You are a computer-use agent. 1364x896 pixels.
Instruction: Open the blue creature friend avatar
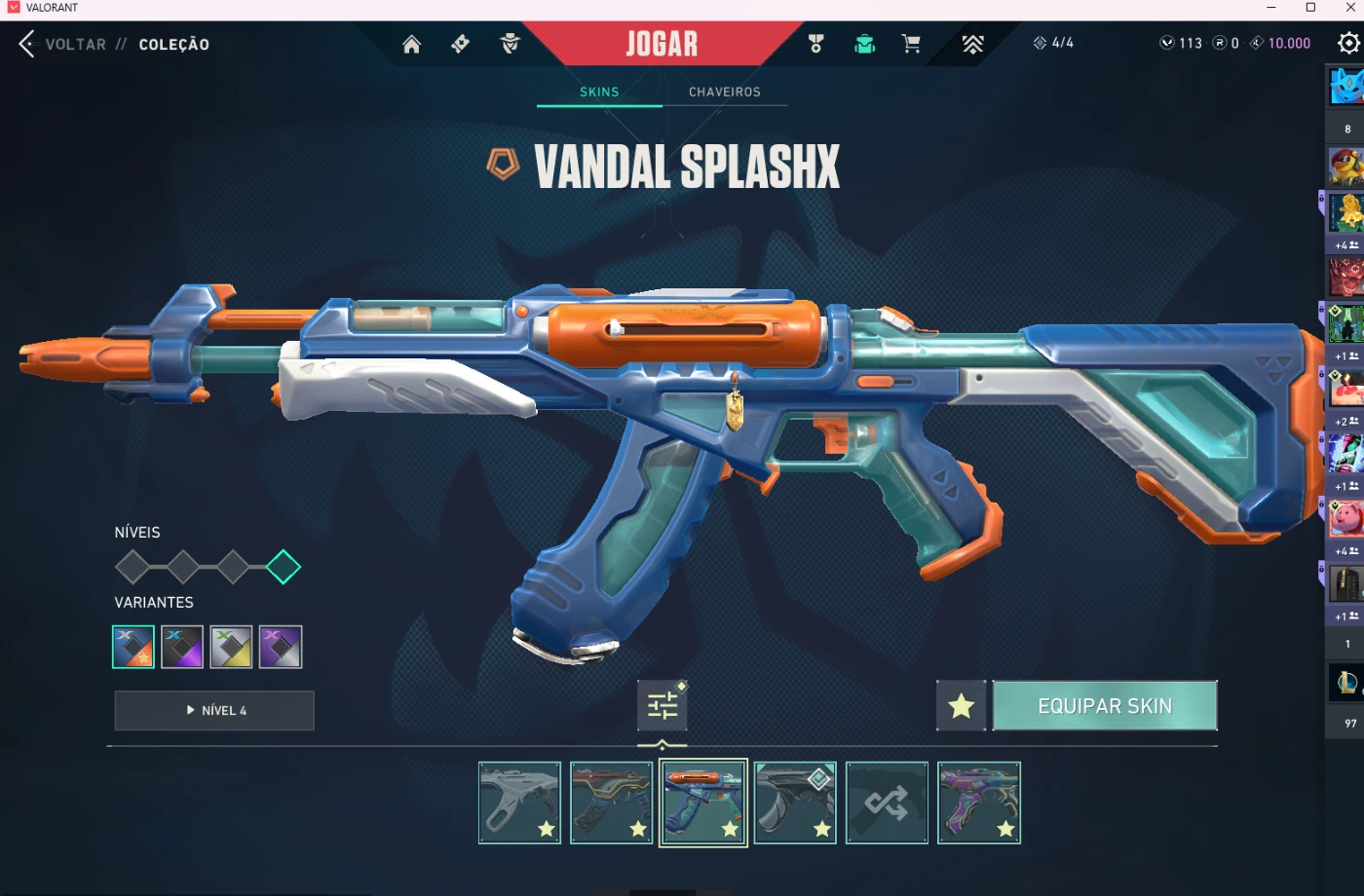click(x=1346, y=88)
